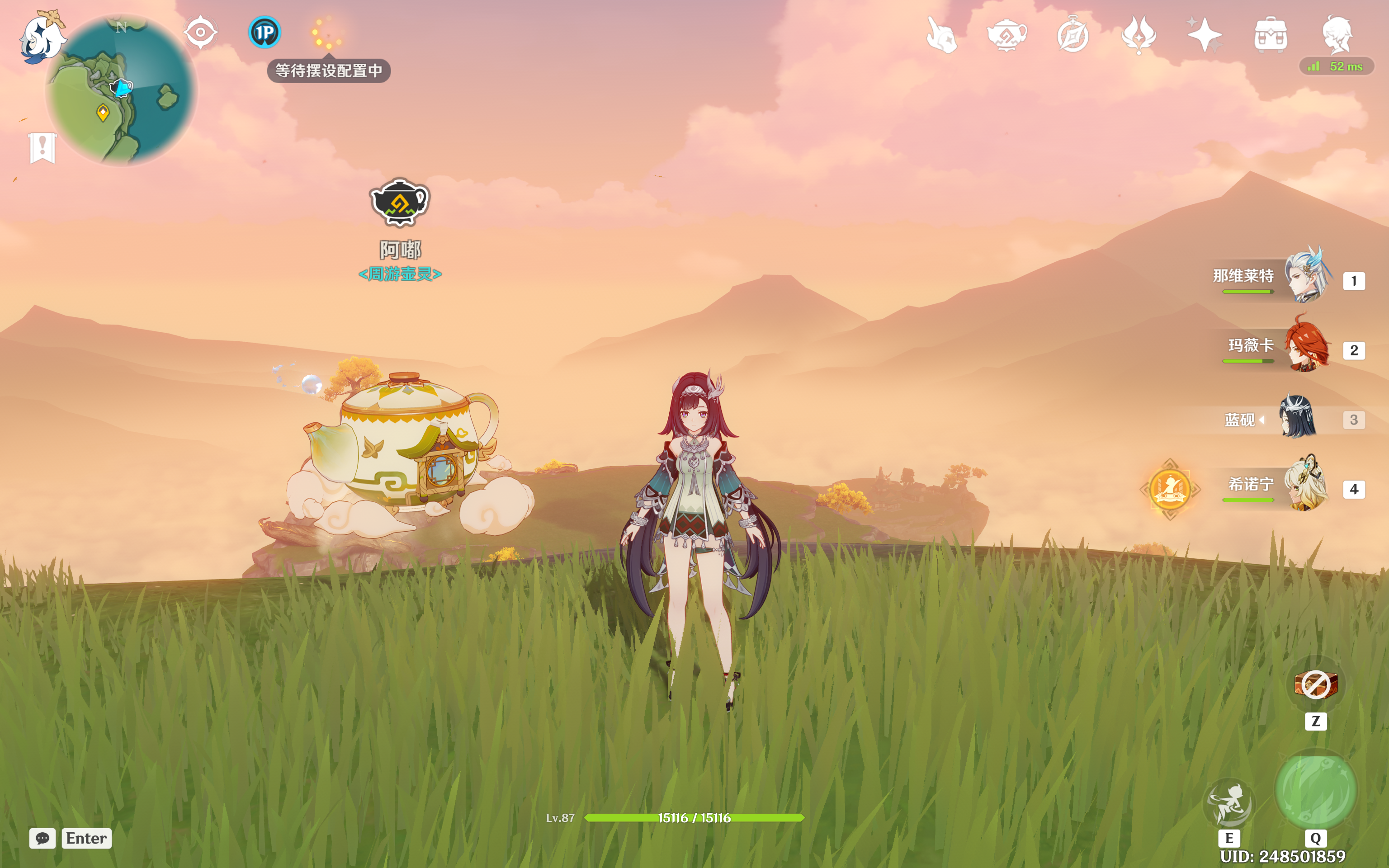Screen dimensions: 1389x868
Task: Open the battle pass flame icon
Action: click(x=1139, y=36)
